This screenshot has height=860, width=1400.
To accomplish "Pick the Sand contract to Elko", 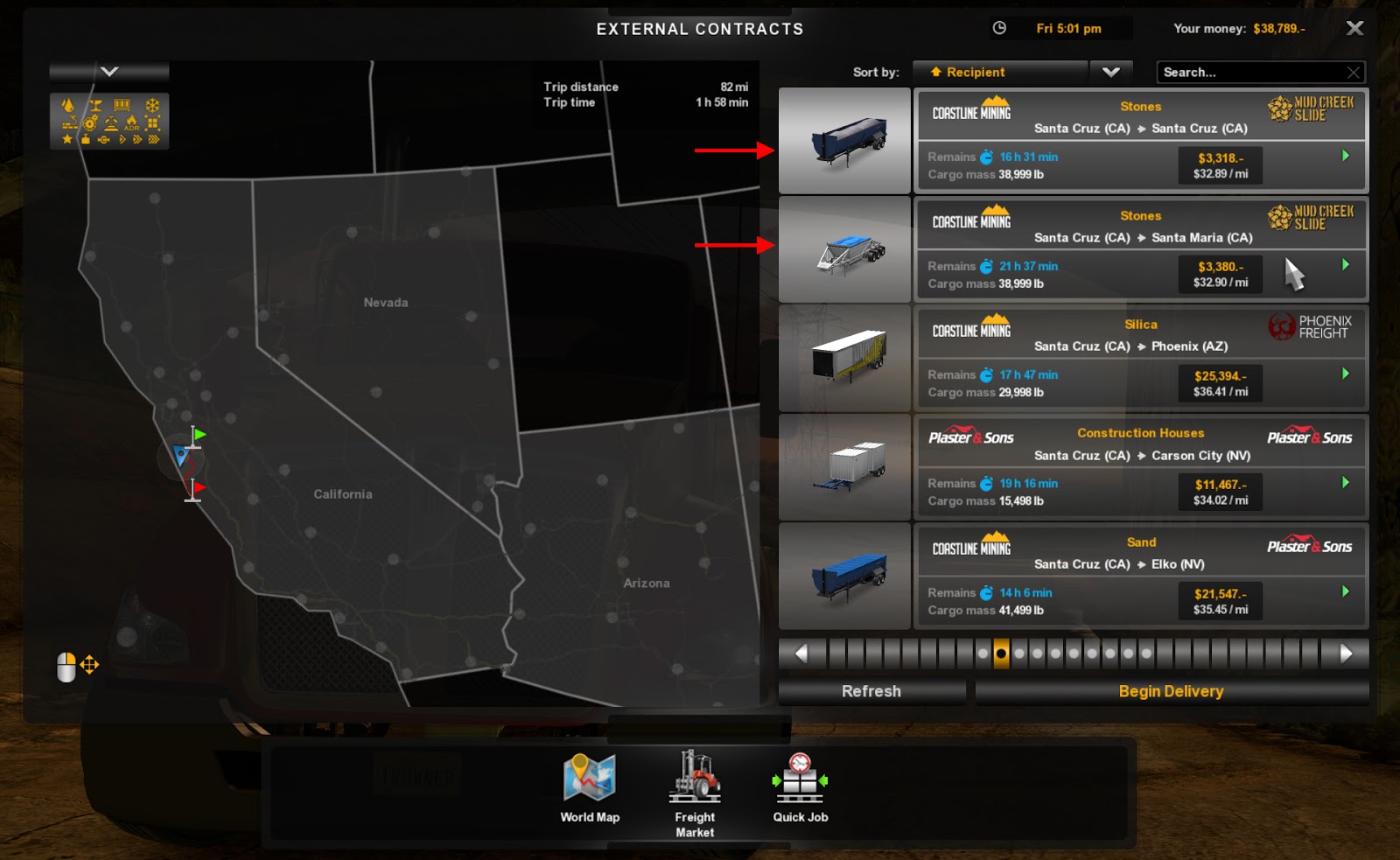I will (x=1140, y=576).
